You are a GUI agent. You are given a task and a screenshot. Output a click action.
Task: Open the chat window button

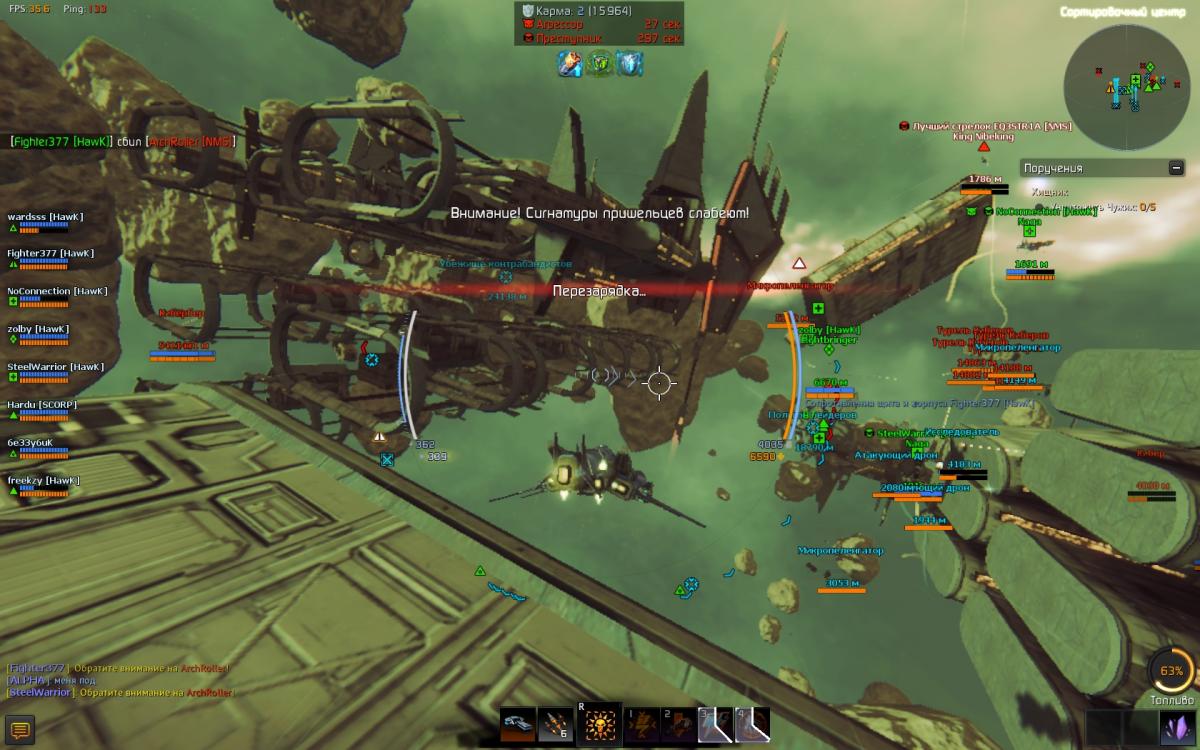20,730
